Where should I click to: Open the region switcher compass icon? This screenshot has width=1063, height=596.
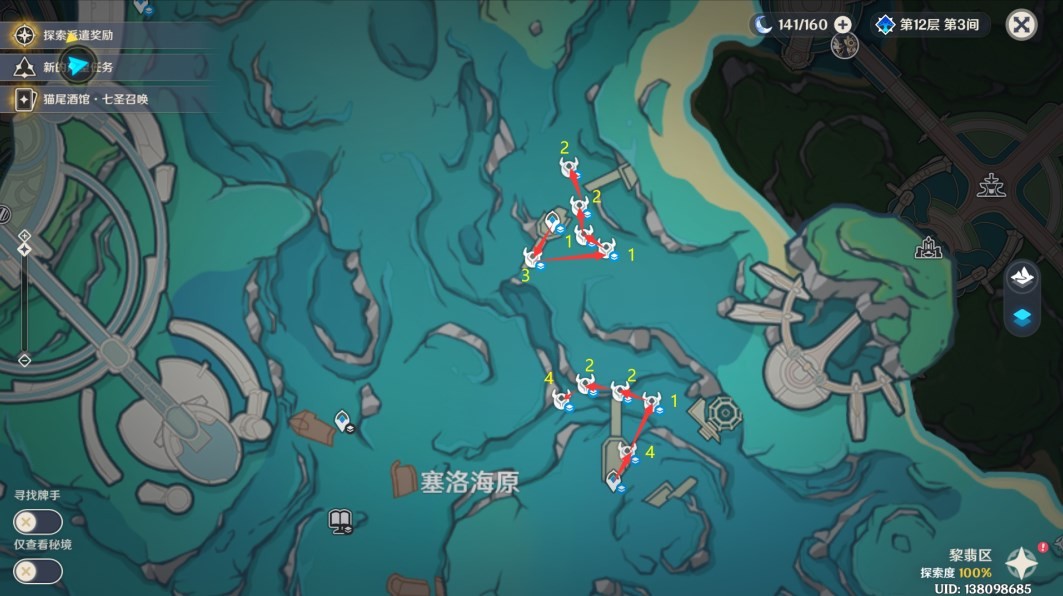(1022, 562)
